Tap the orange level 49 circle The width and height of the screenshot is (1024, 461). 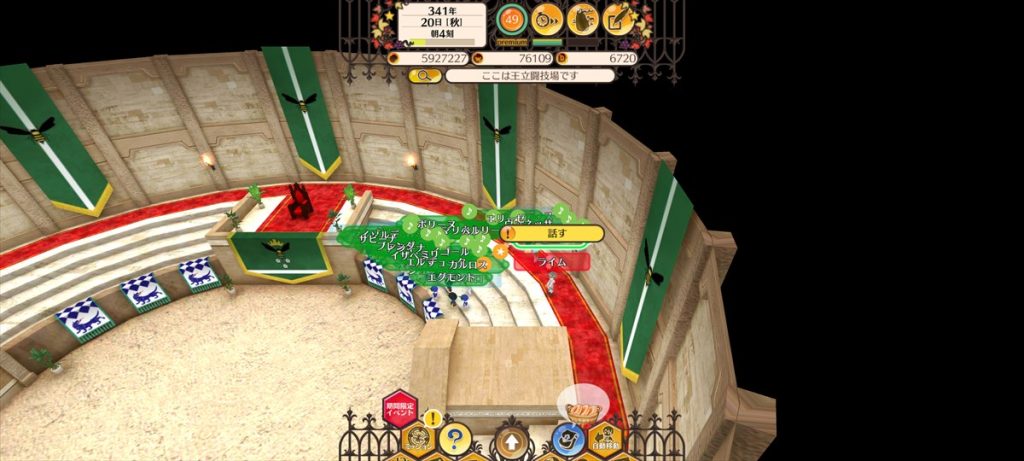[511, 18]
